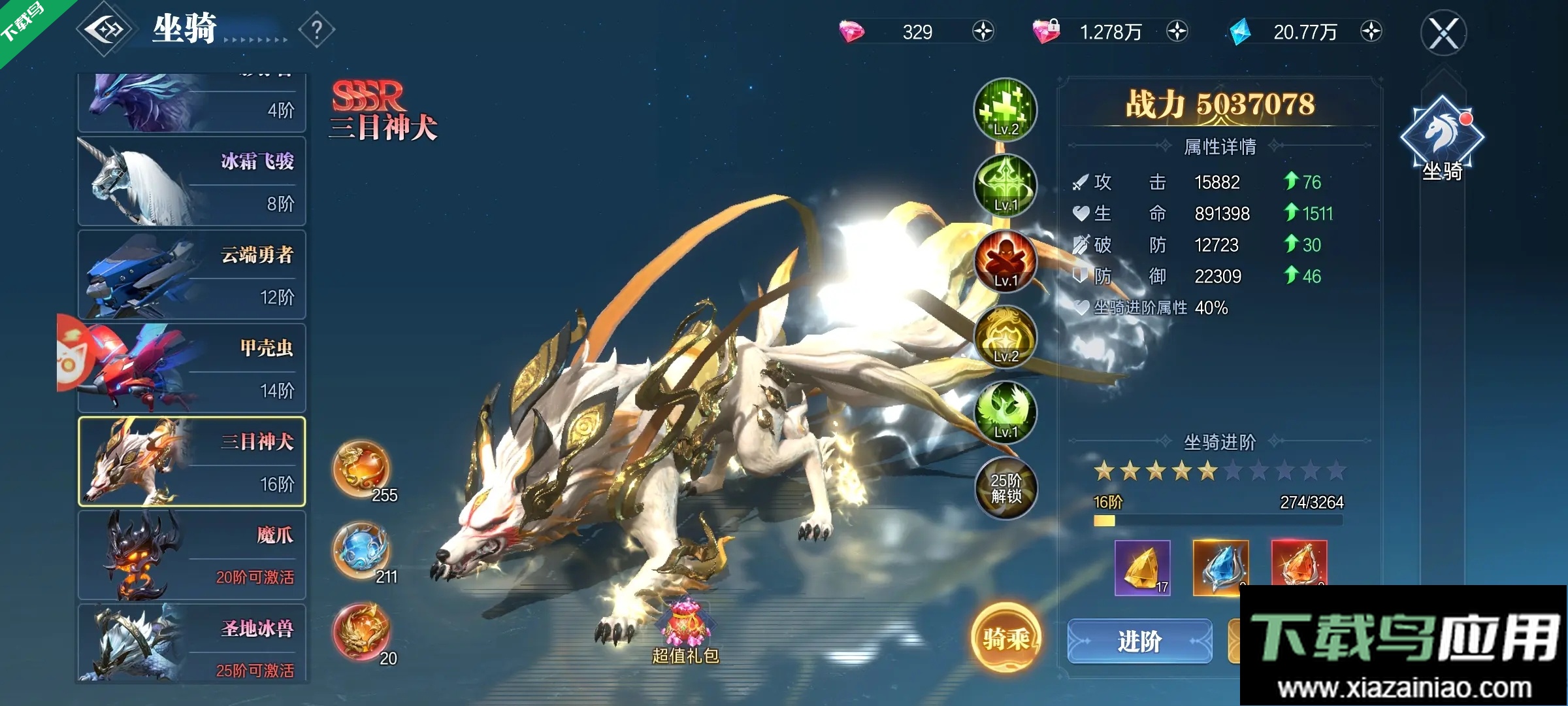This screenshot has width=1568, height=706.
Task: Inspect the red demon mount skill
Action: 1005,261
